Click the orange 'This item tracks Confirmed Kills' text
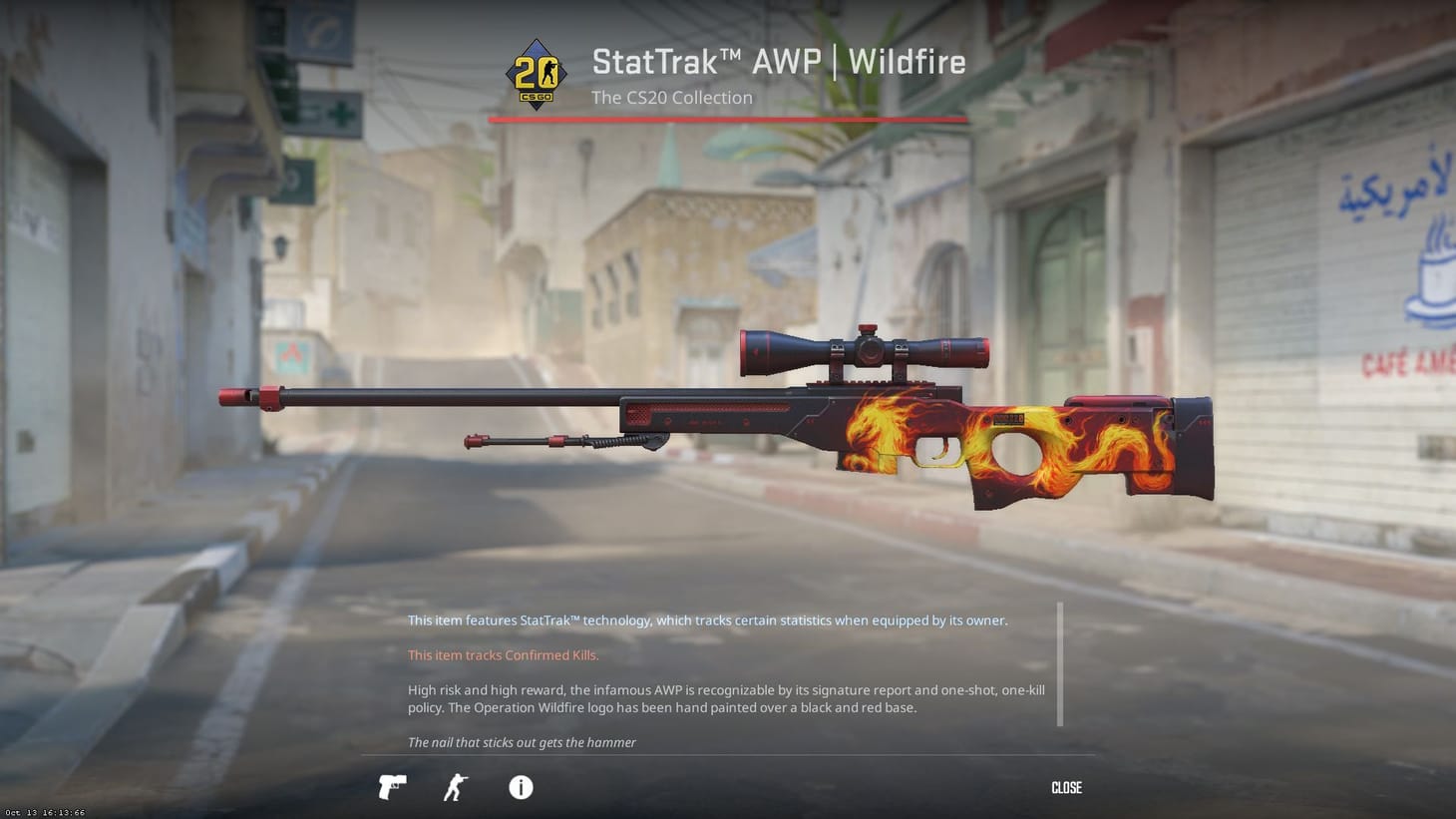 click(x=503, y=654)
